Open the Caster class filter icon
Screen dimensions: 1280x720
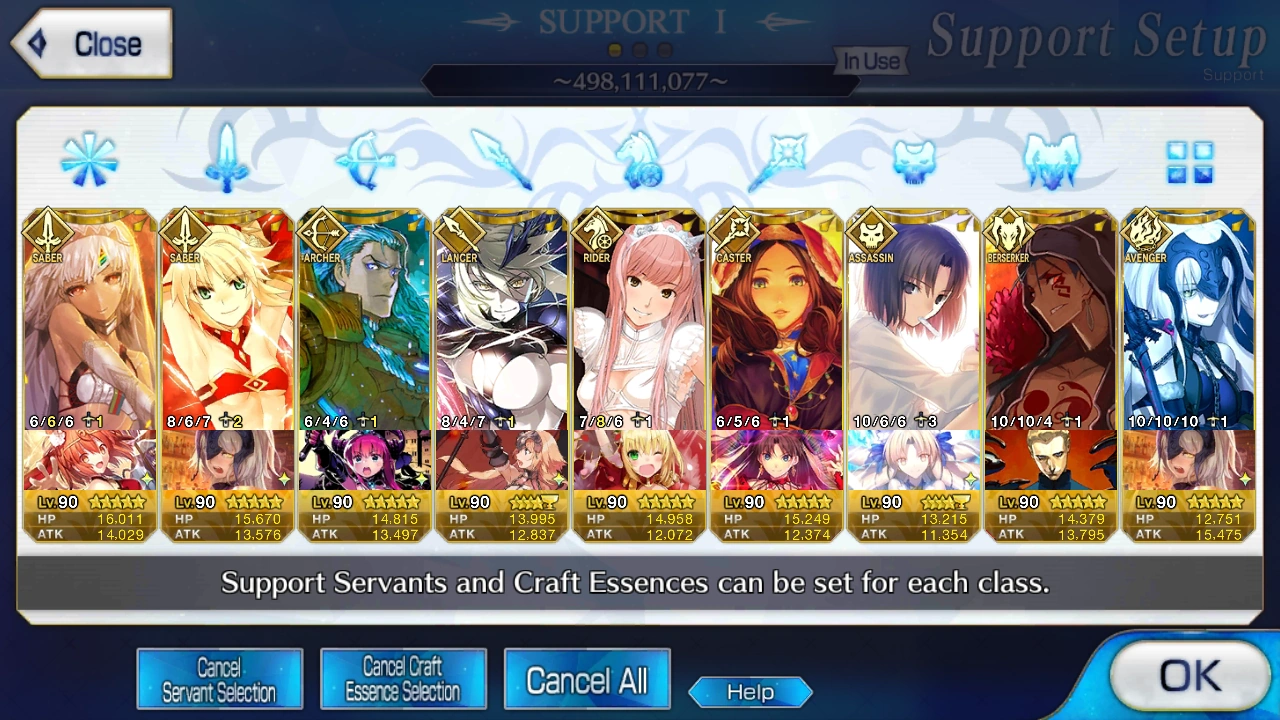click(x=777, y=160)
